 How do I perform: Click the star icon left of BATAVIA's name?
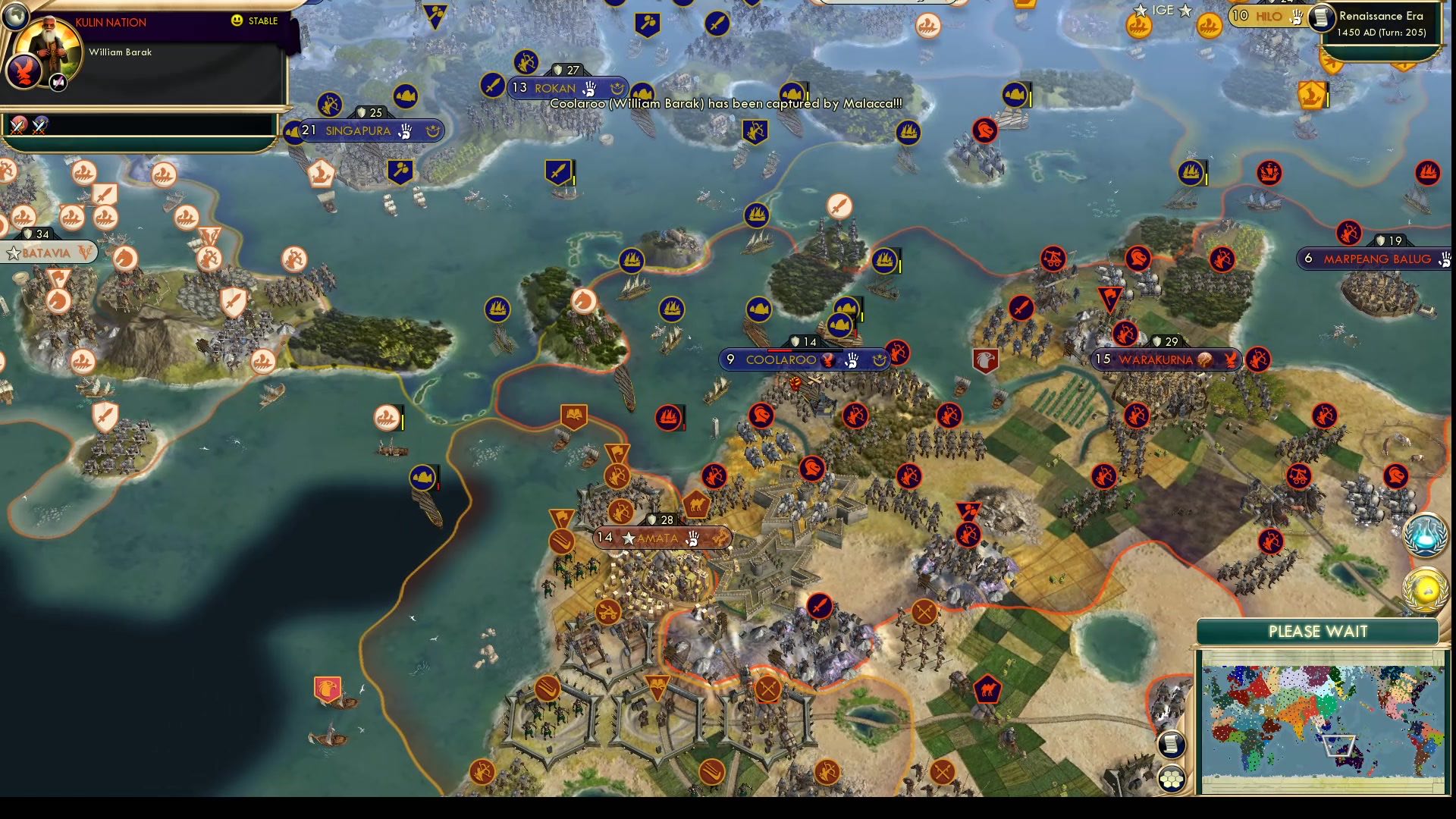tap(13, 253)
